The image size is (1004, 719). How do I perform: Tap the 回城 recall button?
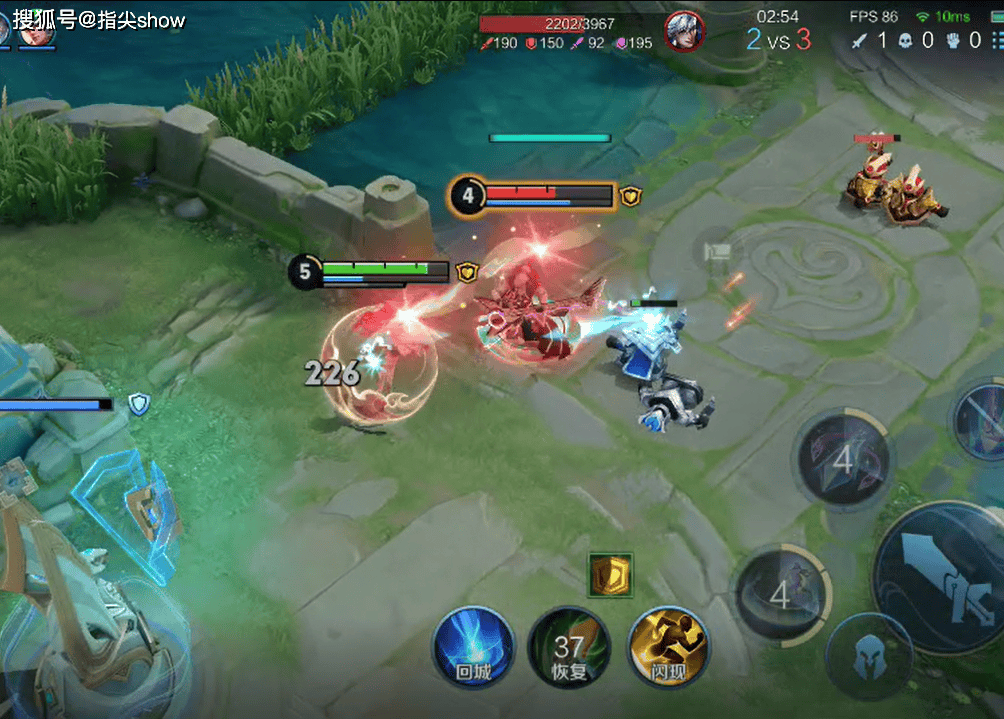point(473,646)
